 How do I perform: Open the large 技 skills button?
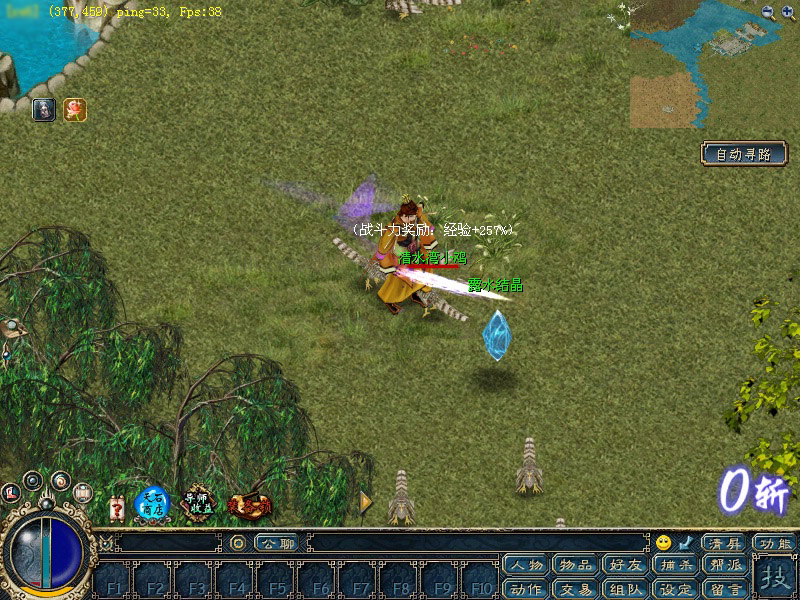click(775, 578)
